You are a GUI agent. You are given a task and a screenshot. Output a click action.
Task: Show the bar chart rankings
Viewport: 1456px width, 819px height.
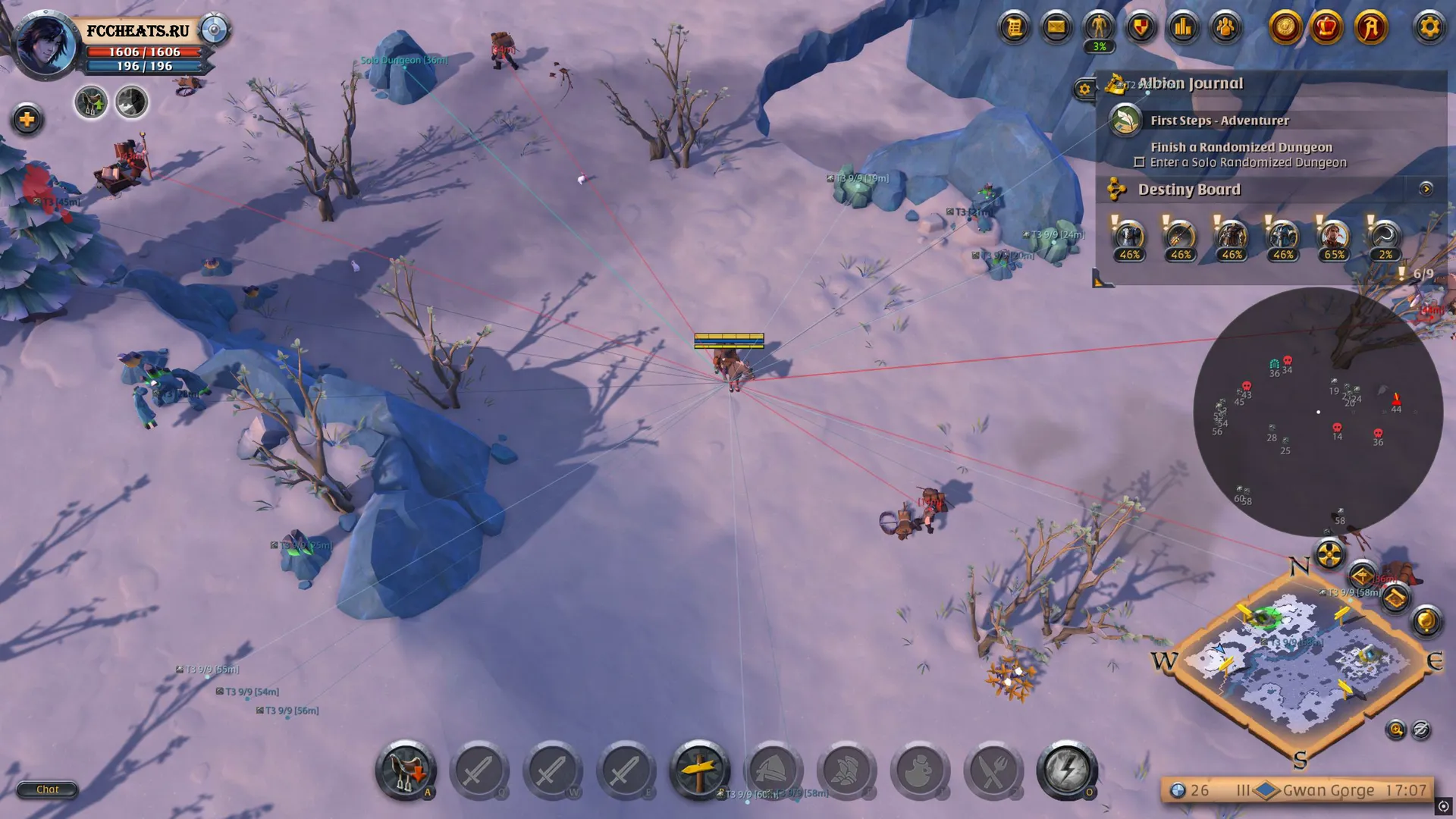pos(1183,28)
